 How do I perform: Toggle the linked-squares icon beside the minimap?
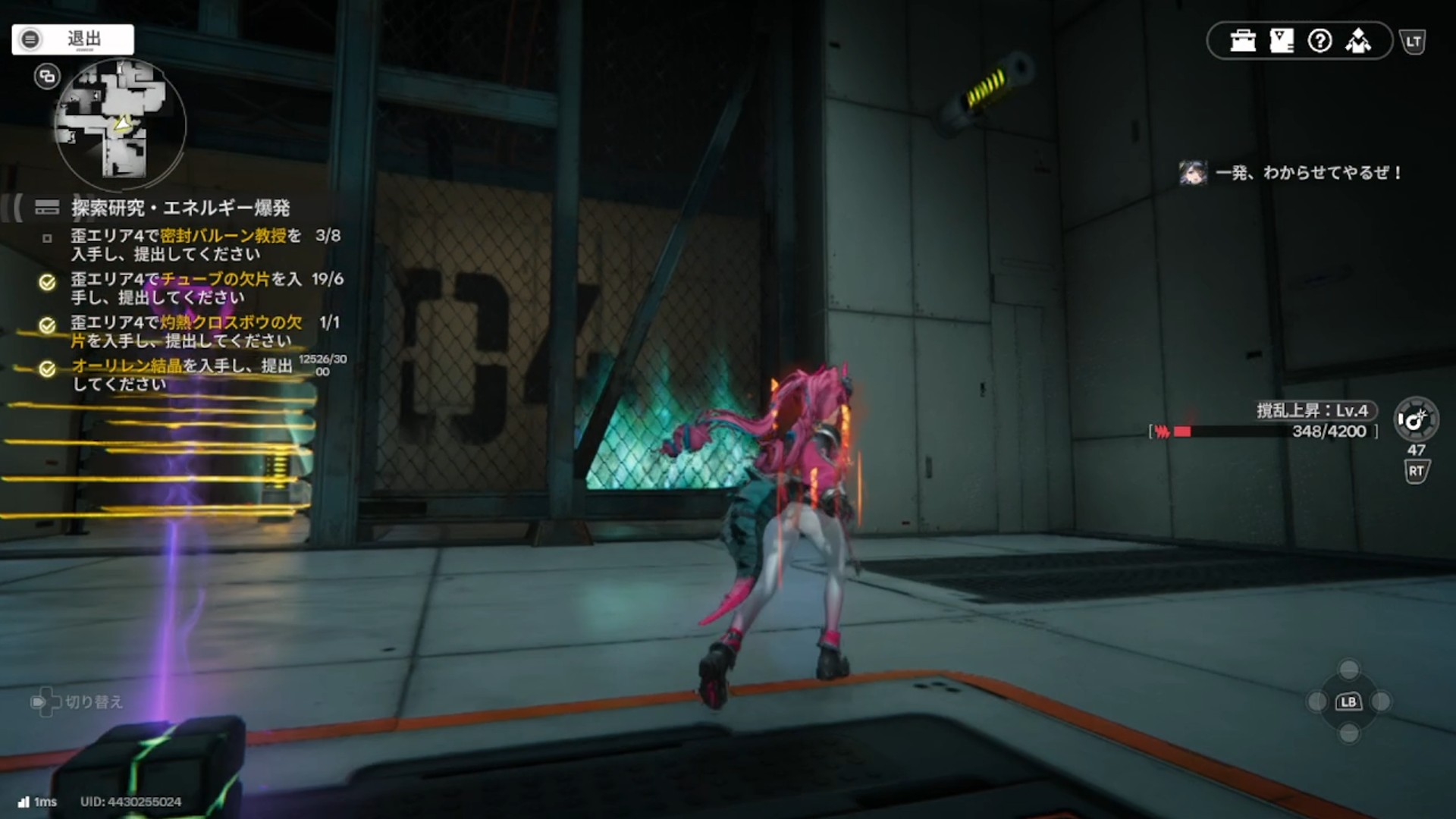(x=47, y=77)
